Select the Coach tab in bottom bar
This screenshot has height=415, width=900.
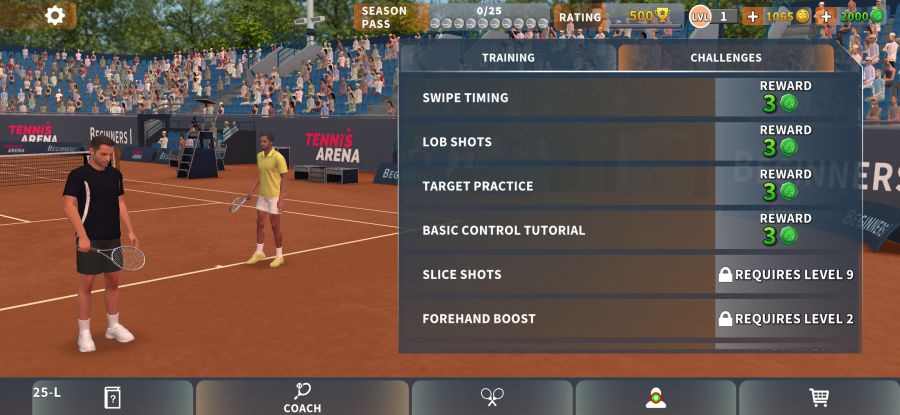pos(302,397)
